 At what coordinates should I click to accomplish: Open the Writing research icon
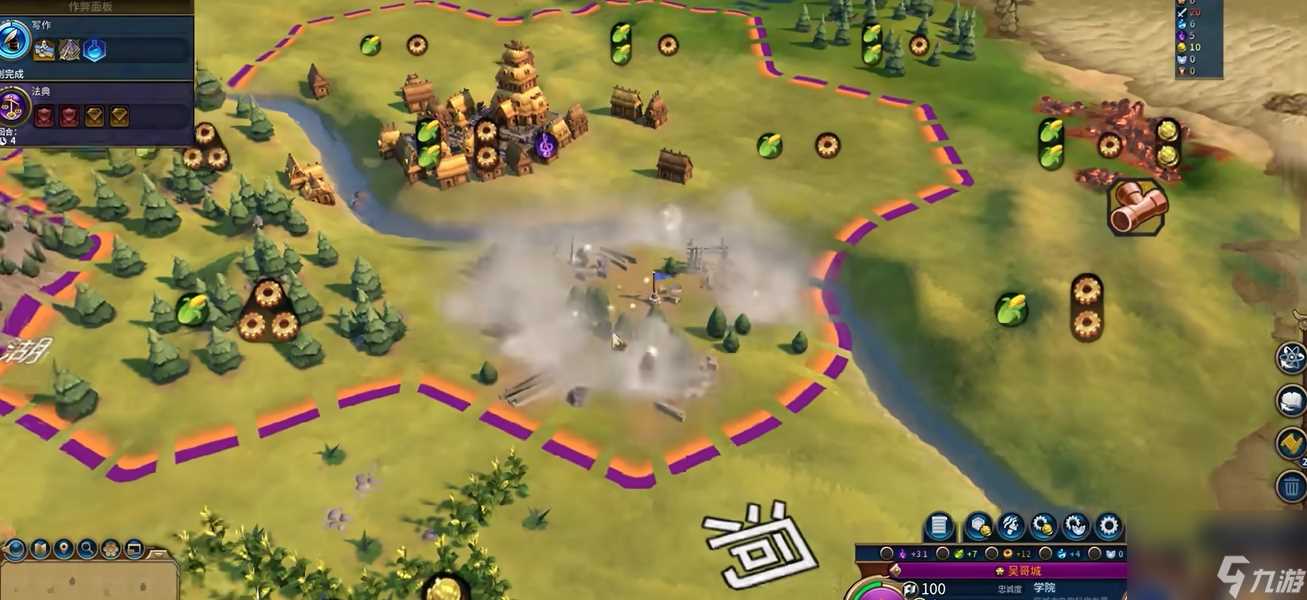click(15, 39)
